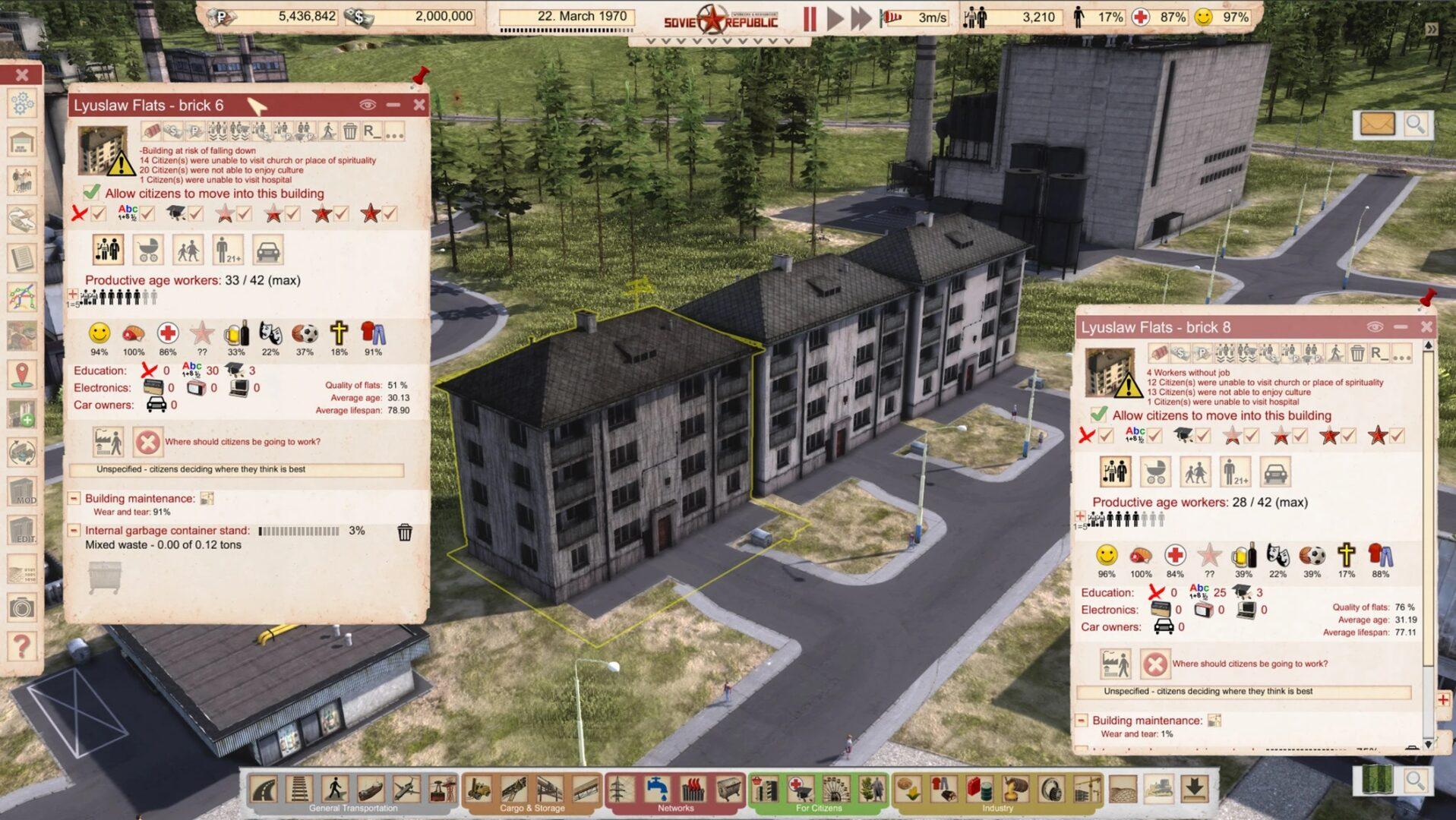Open the water network faucet menu
1456x820 pixels.
(656, 790)
